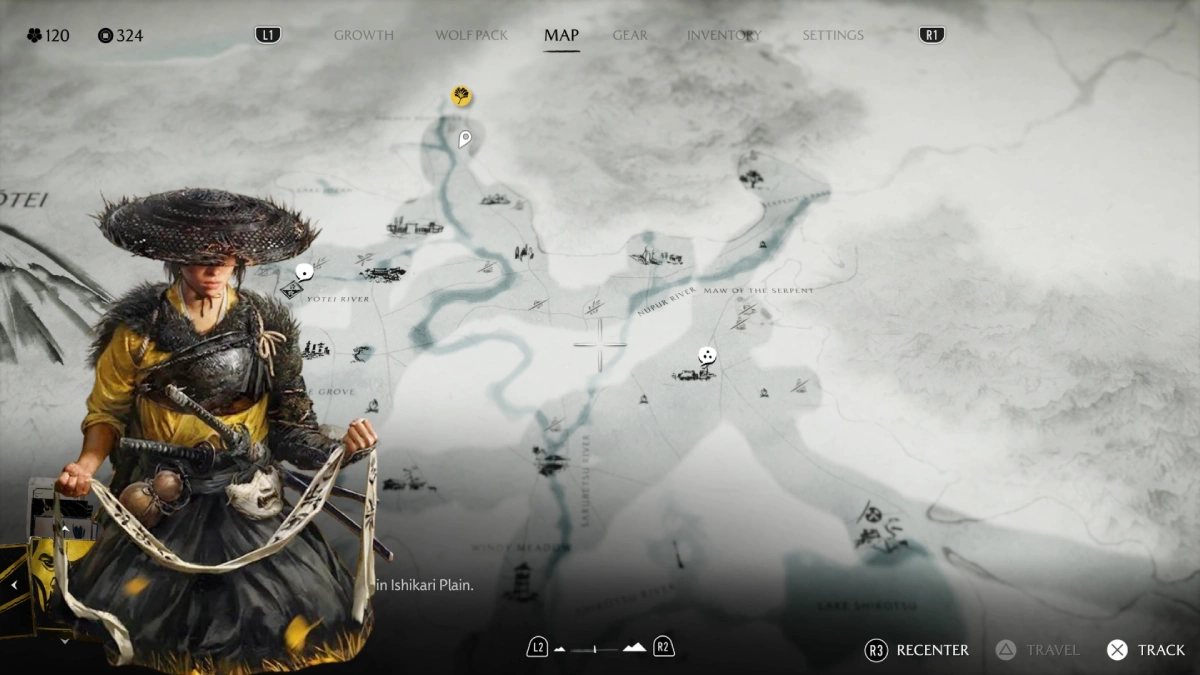Click the left arrow on the card stack
The width and height of the screenshot is (1200, 675).
click(16, 586)
